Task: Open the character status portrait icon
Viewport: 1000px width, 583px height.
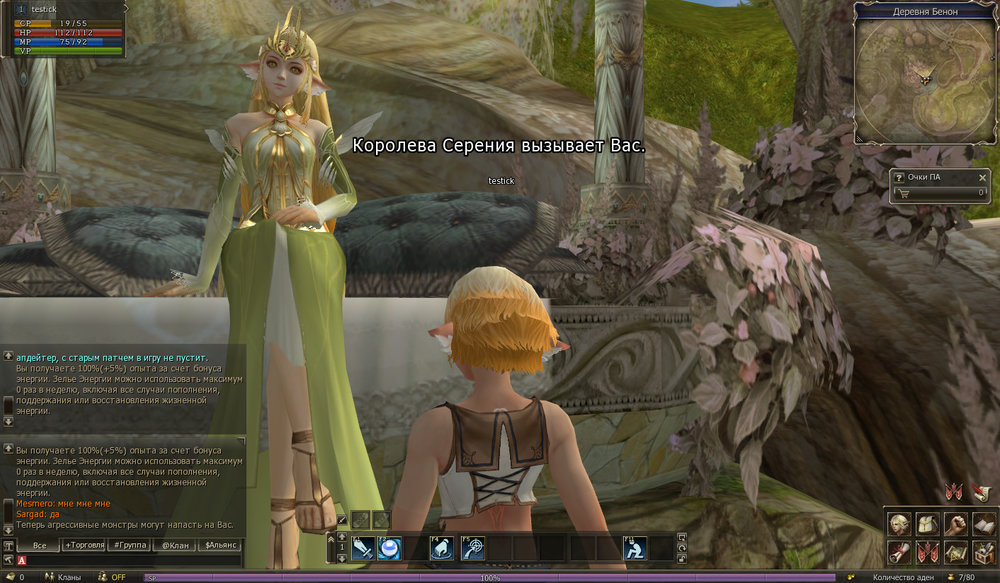Action: 899,524
